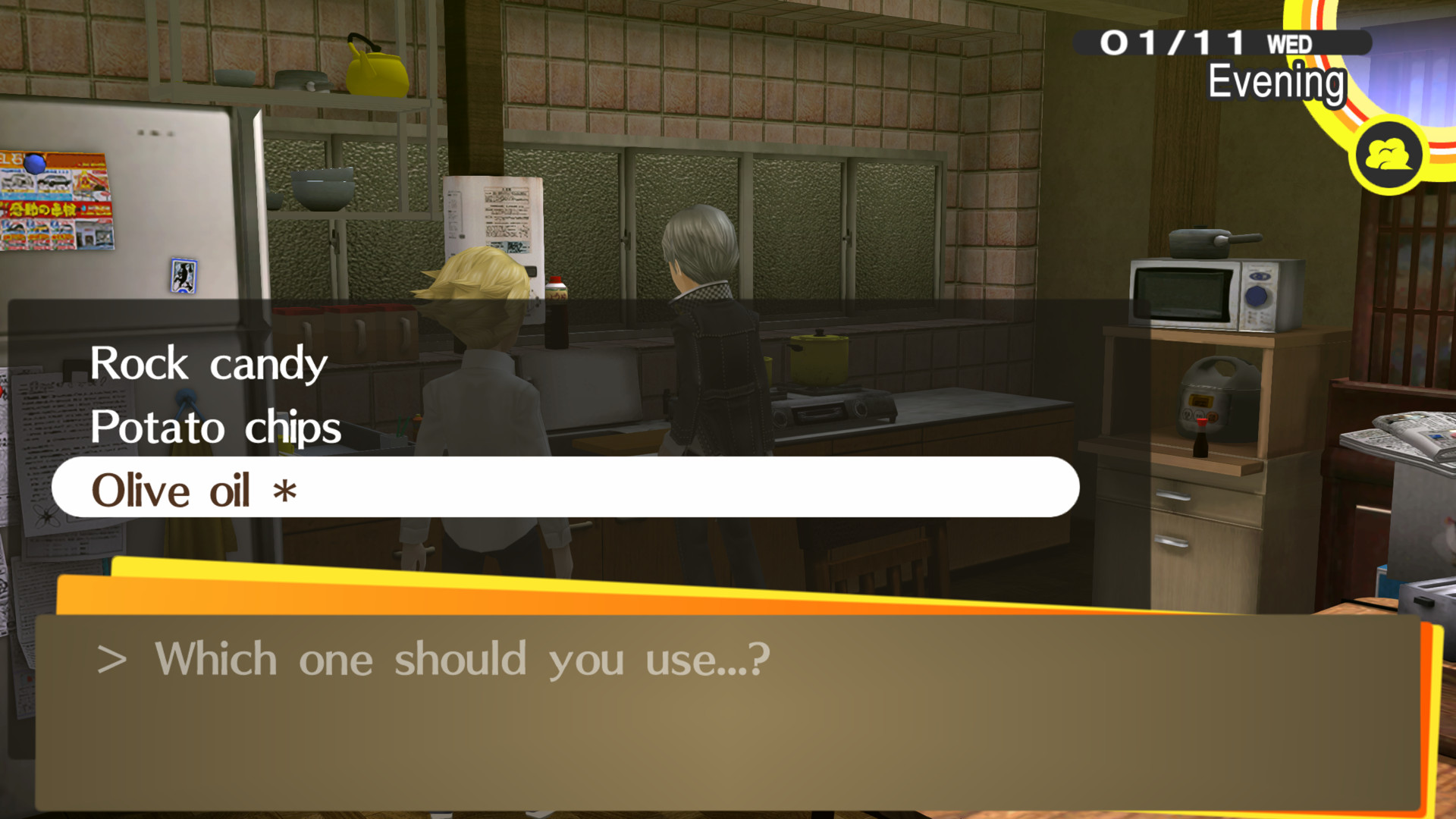Image resolution: width=1456 pixels, height=819 pixels.
Task: Pick the Potato chips option
Action: click(x=215, y=427)
